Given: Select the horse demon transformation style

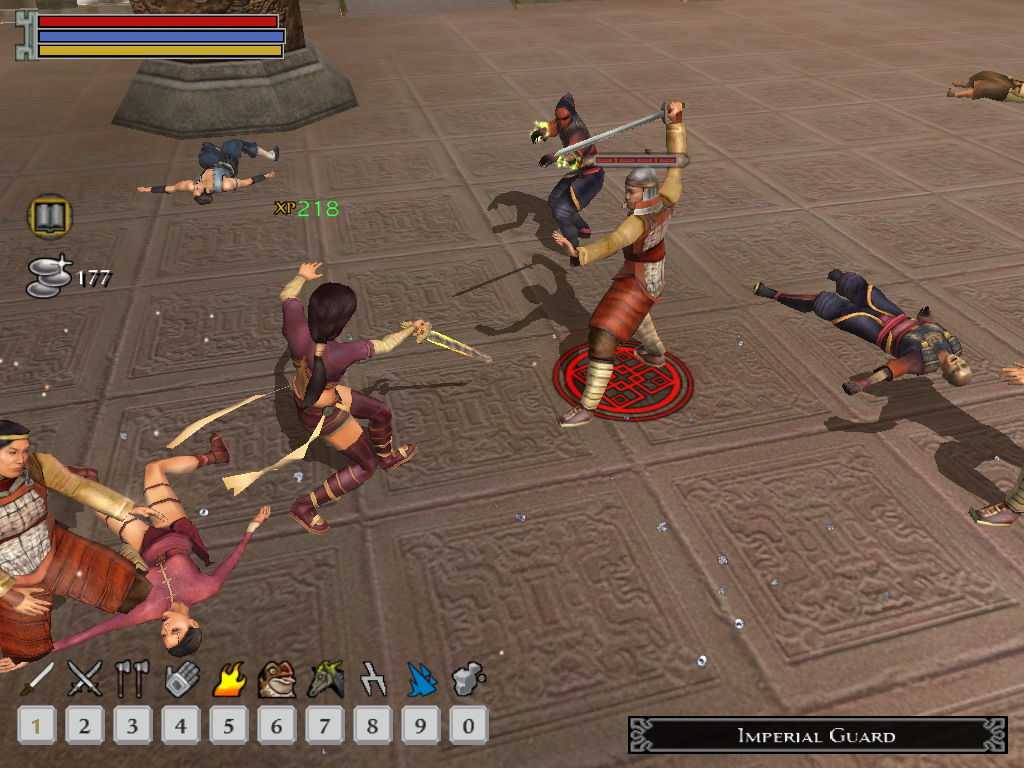Looking at the screenshot, I should pyautogui.click(x=325, y=679).
